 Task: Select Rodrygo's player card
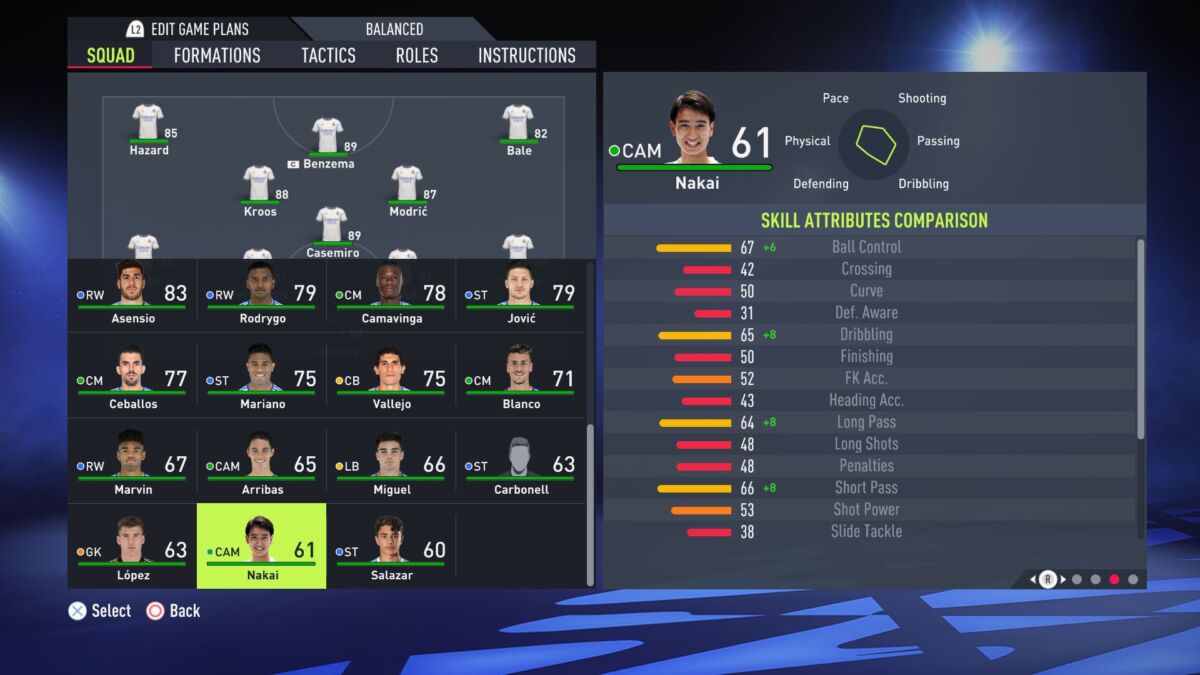click(262, 294)
